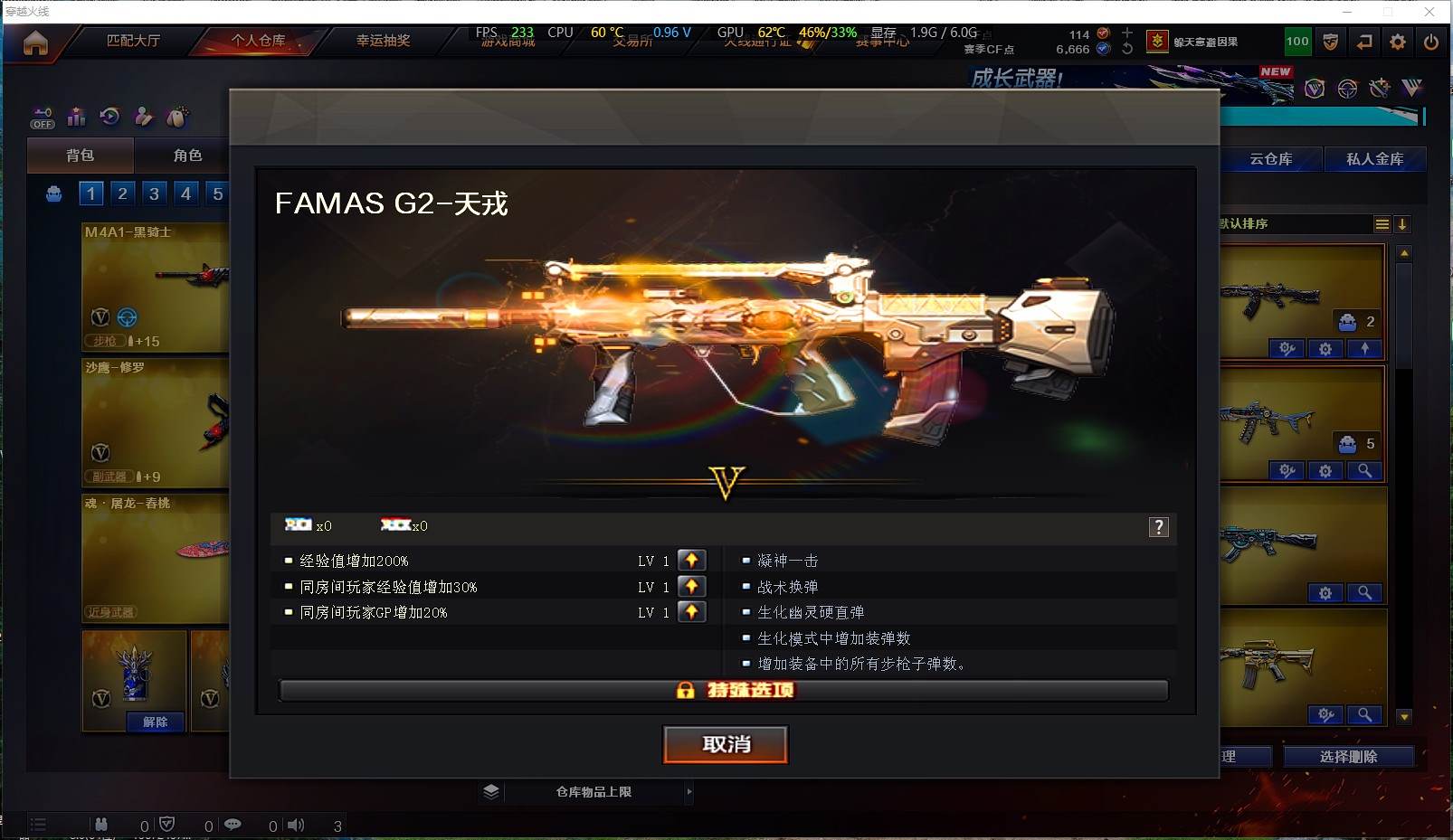Open the question mark help button
The height and width of the screenshot is (840, 1453).
(1158, 527)
